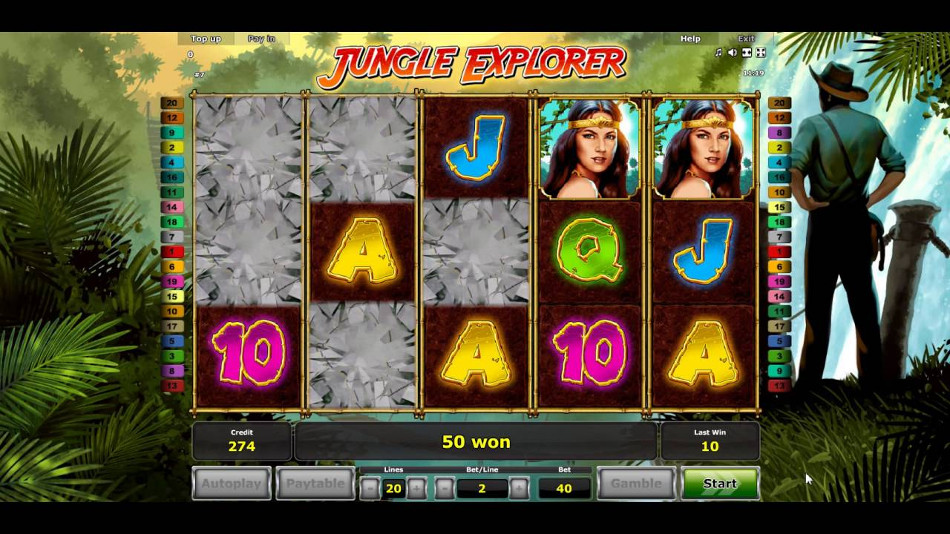Show the Paytable
The width and height of the screenshot is (950, 534).
(x=316, y=484)
